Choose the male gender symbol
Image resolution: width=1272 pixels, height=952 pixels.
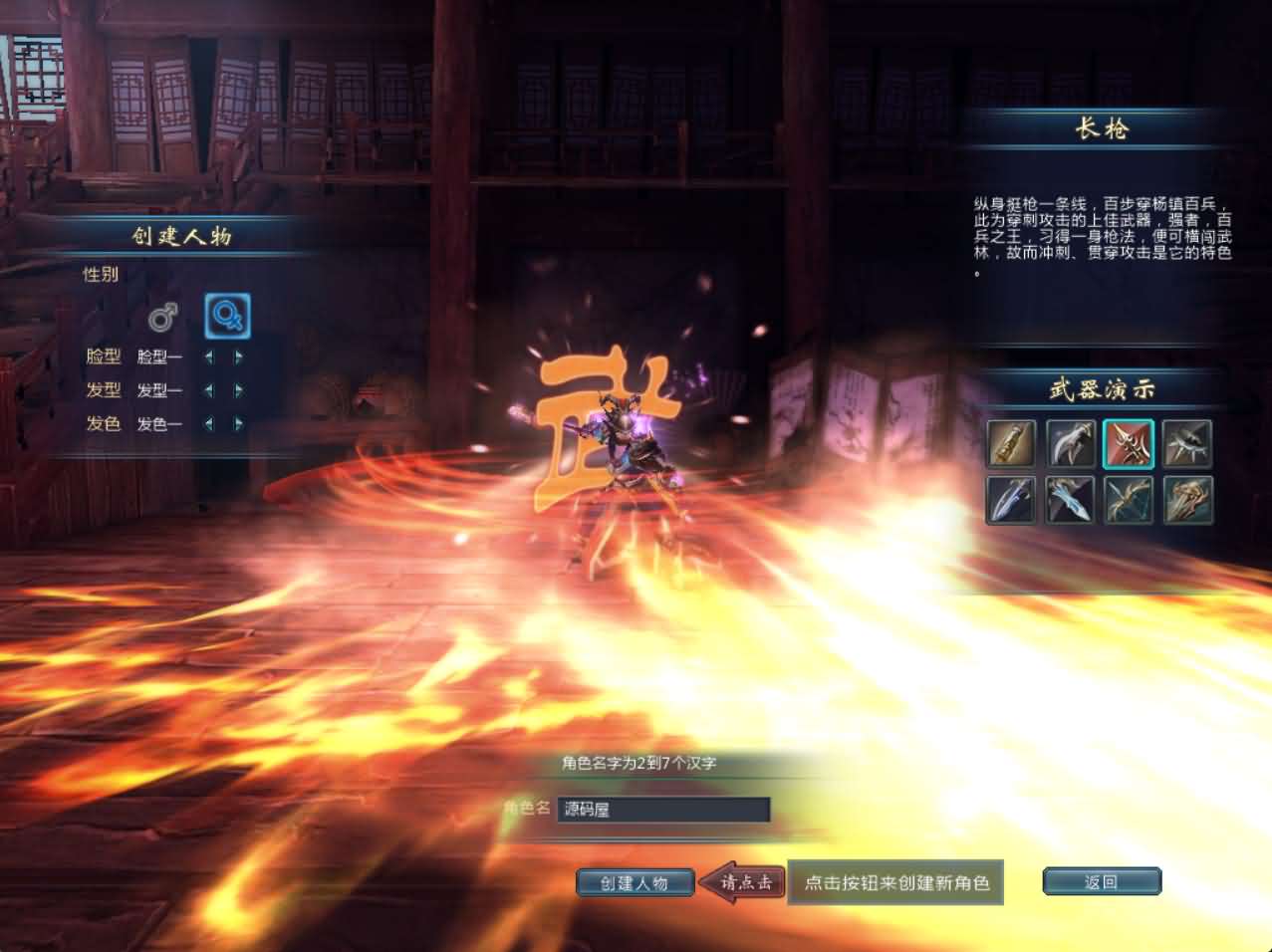[x=162, y=317]
